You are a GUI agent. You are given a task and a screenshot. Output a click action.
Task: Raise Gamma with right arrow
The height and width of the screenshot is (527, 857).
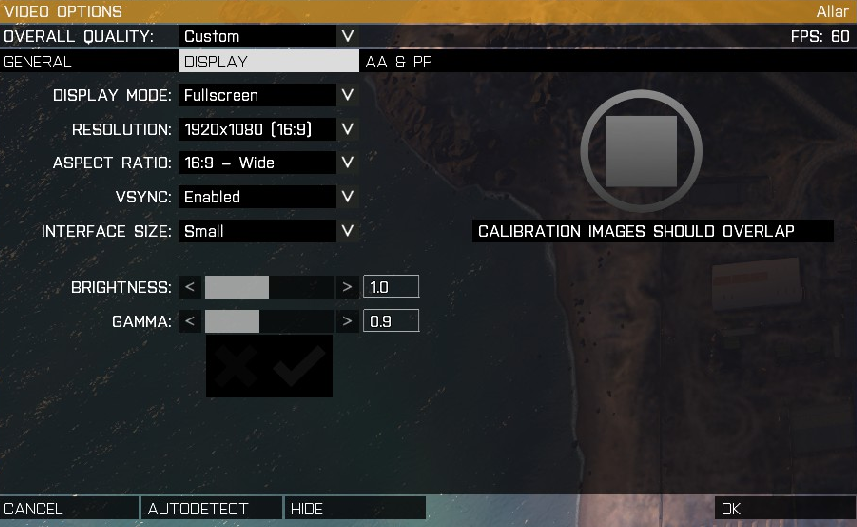click(347, 322)
